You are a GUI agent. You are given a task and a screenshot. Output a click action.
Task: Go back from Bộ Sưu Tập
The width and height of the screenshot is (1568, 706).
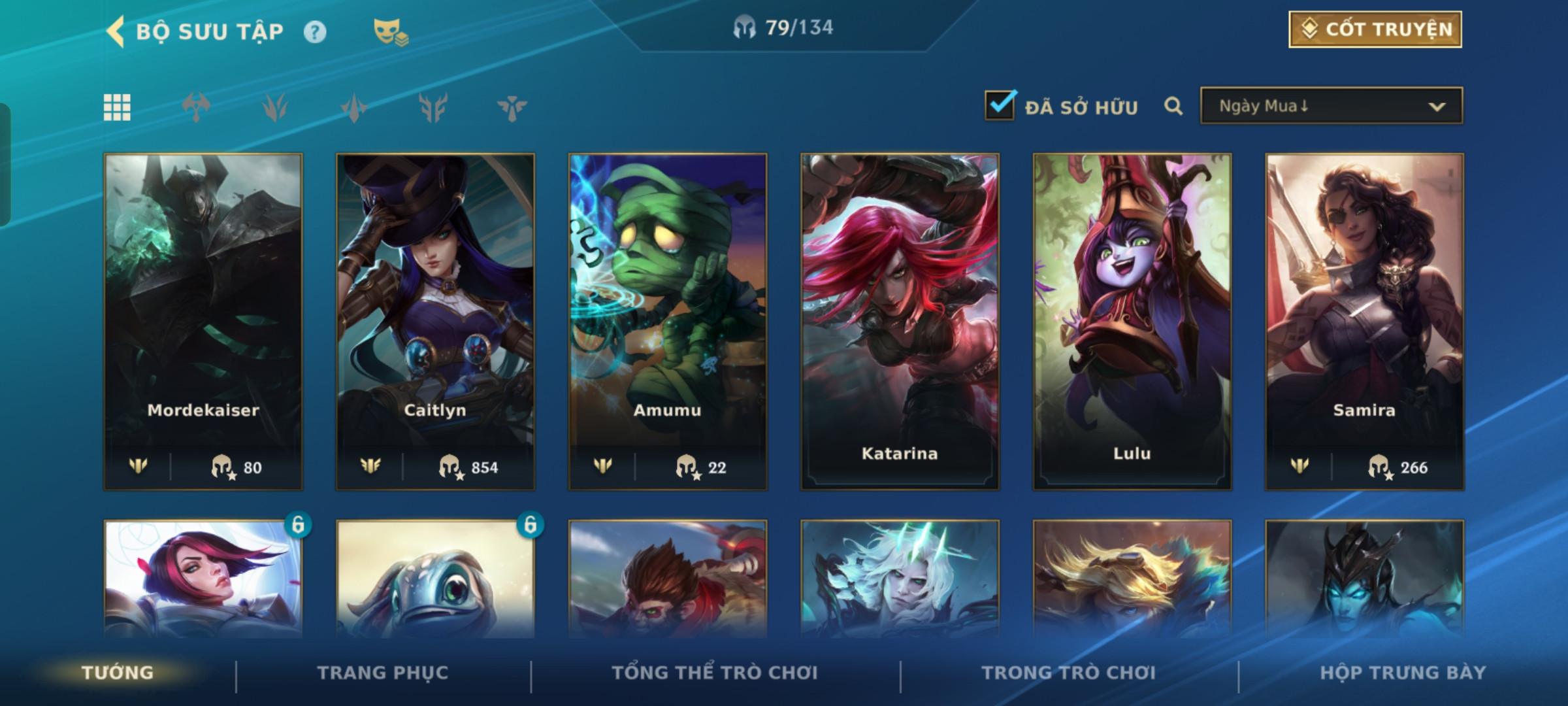[x=116, y=31]
